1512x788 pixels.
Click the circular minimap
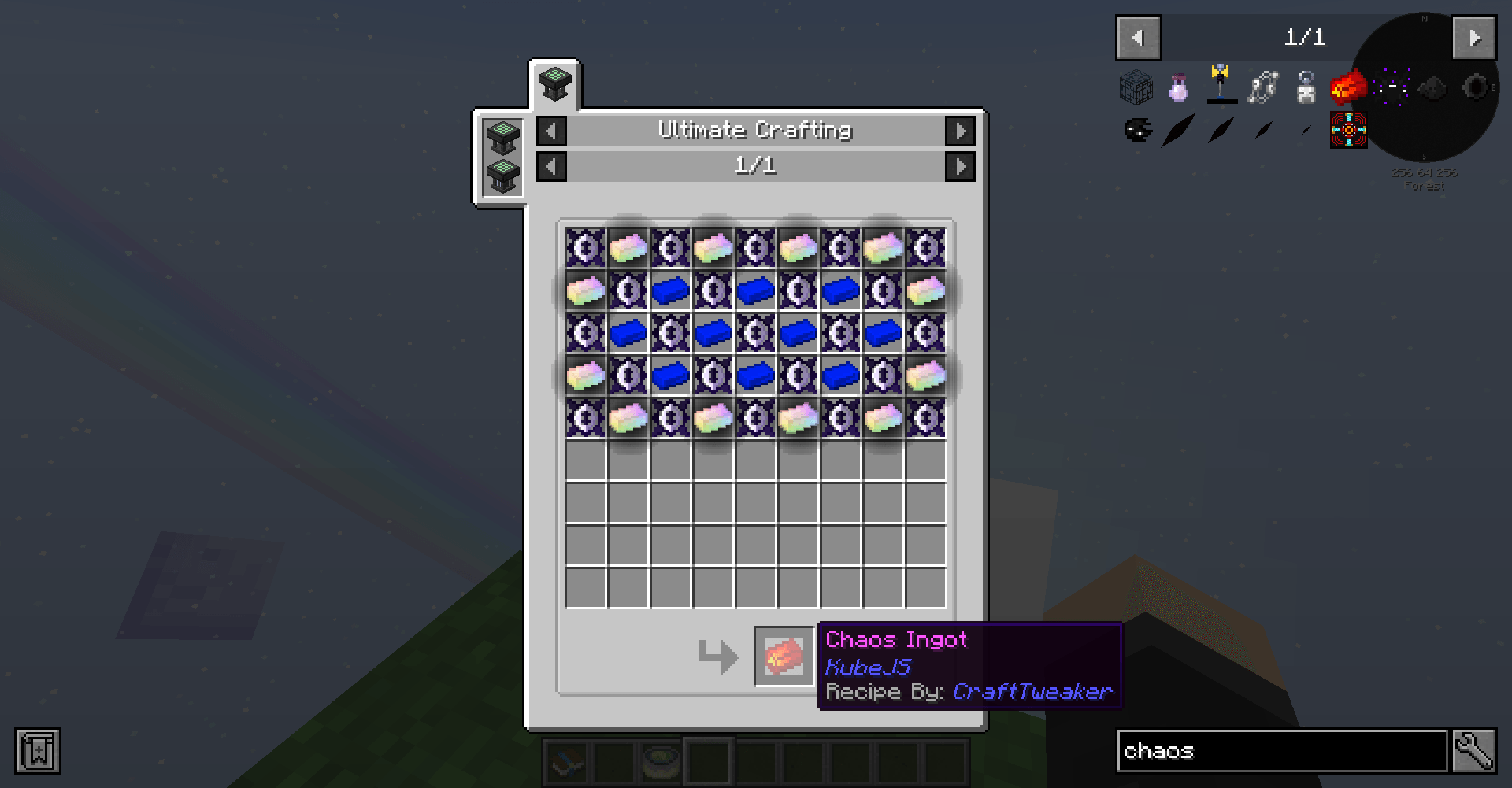point(1427,87)
